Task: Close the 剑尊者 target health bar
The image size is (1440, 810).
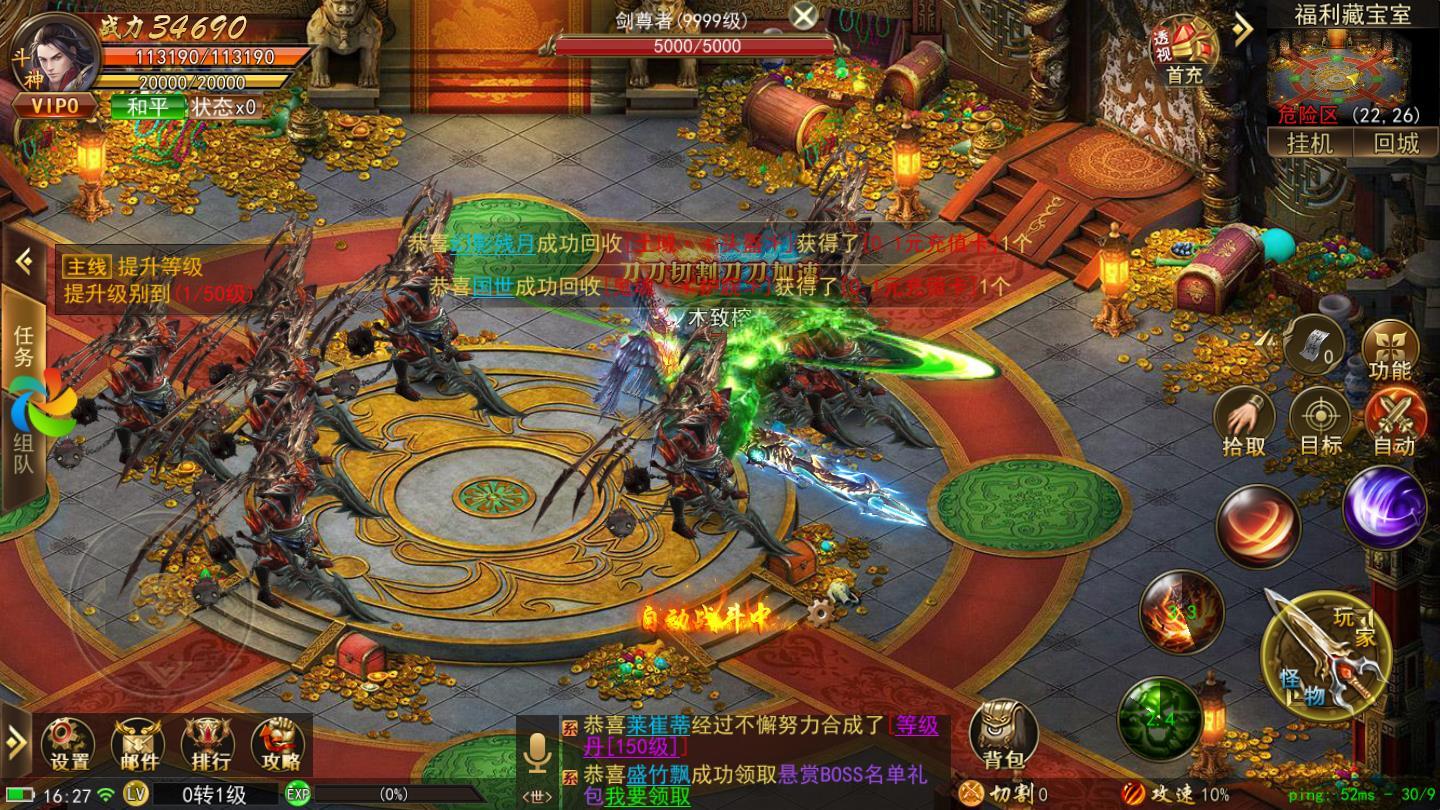Action: tap(804, 15)
